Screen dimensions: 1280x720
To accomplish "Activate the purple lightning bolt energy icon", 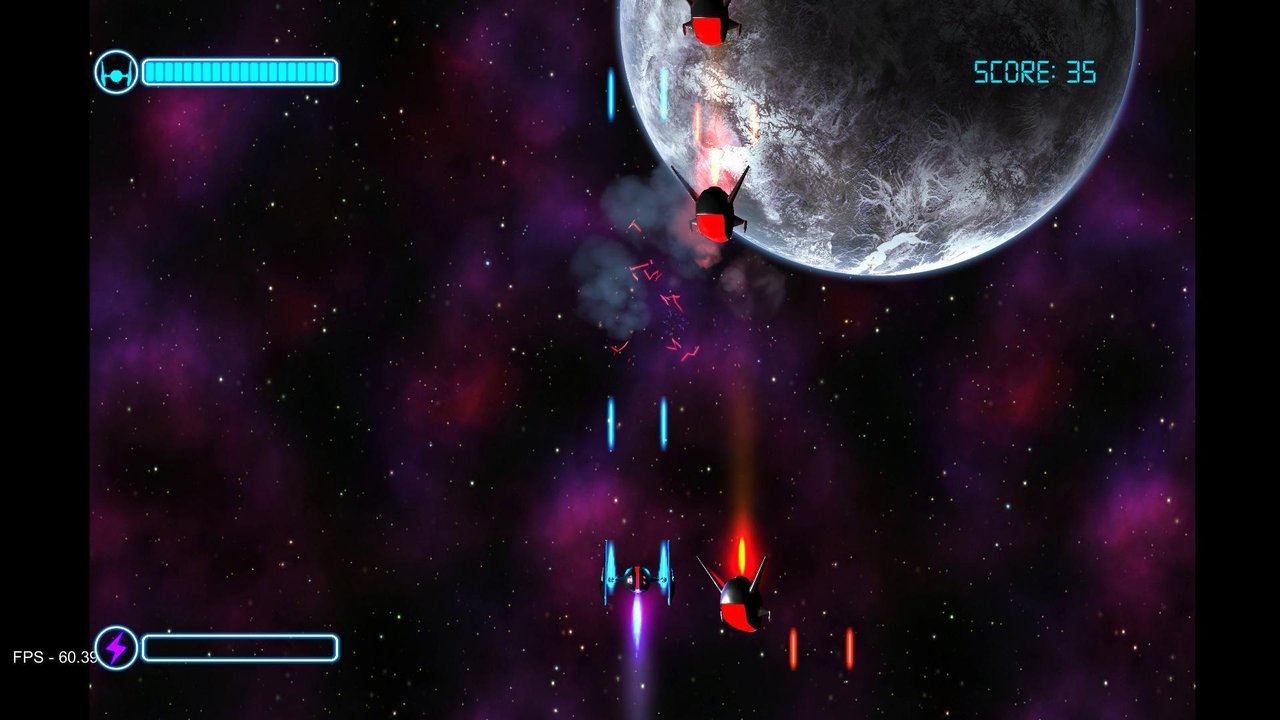I will 117,648.
